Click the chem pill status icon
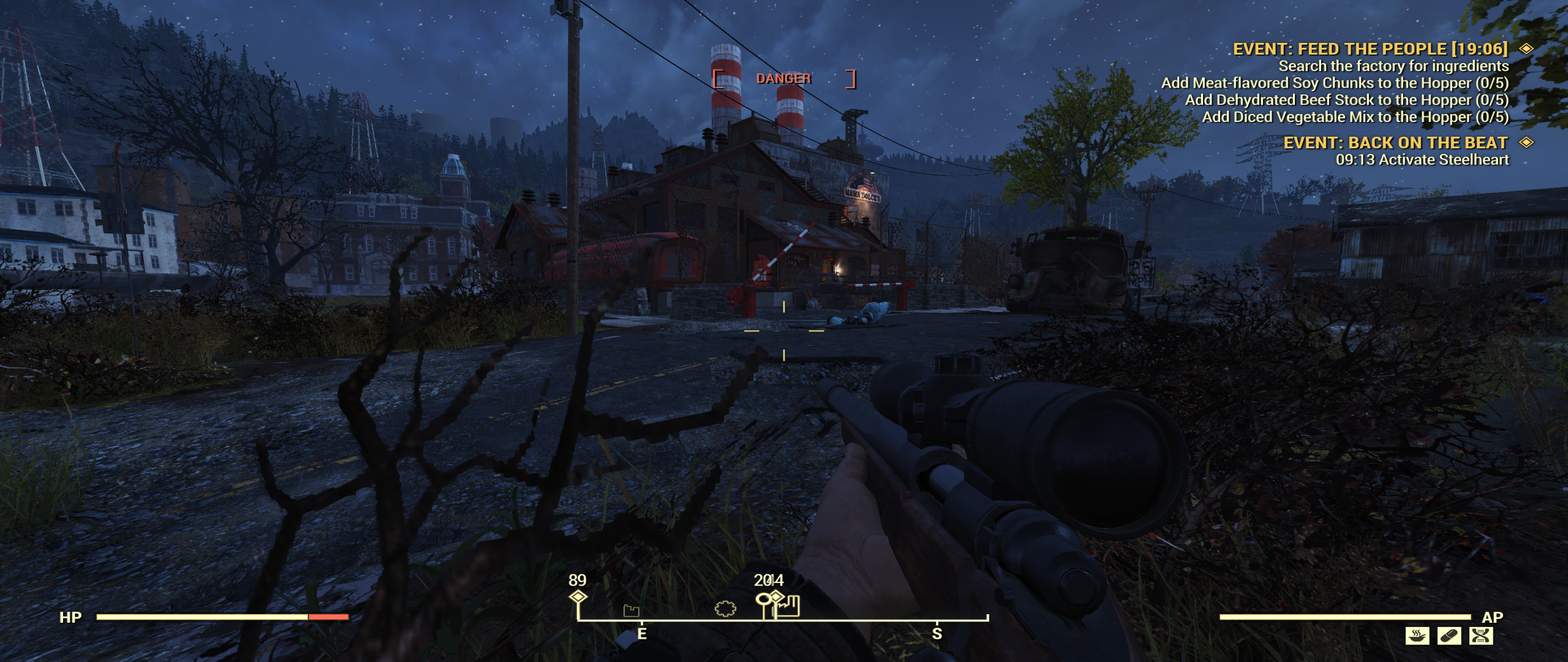Screen dimensions: 1568x662 (x=1449, y=636)
